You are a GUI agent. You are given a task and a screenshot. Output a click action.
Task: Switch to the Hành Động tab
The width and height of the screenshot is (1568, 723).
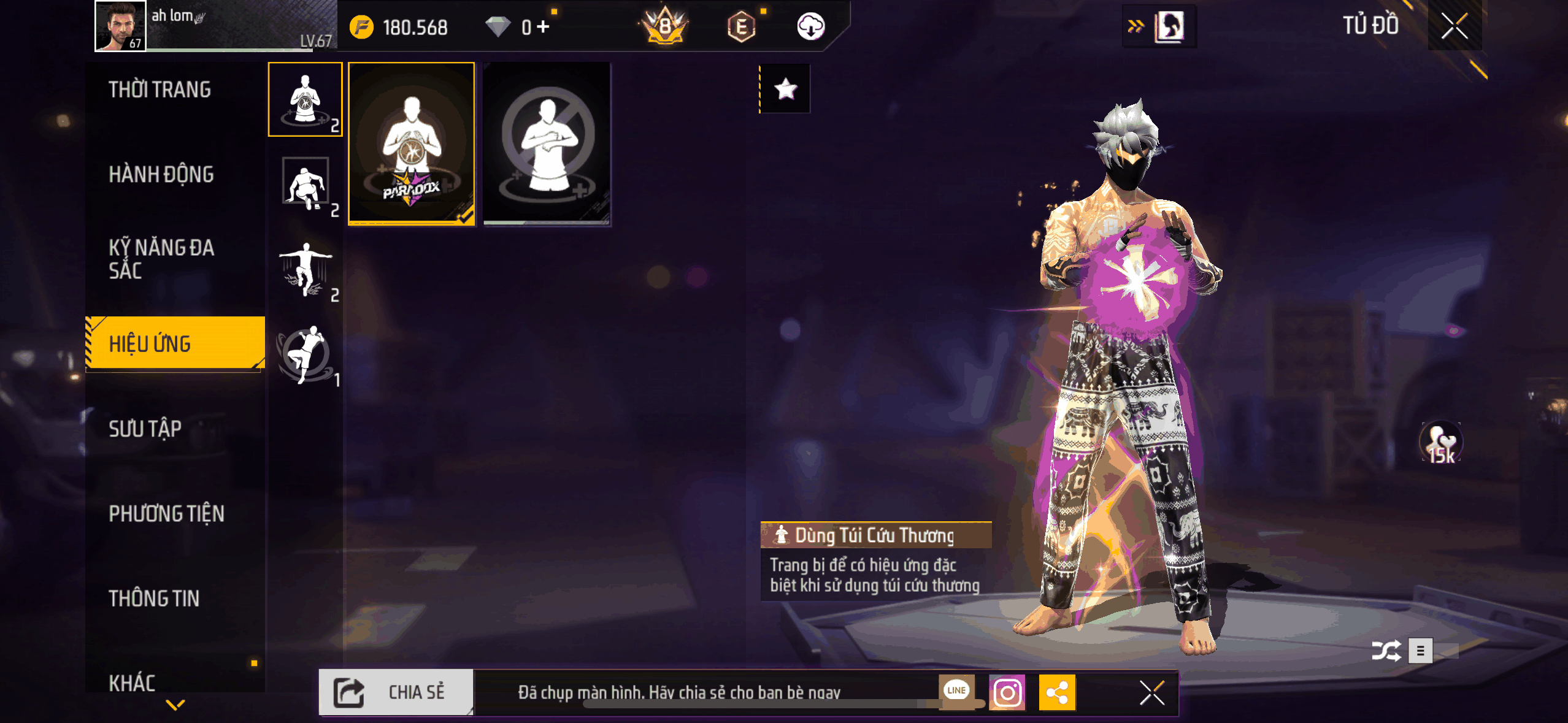(x=161, y=175)
